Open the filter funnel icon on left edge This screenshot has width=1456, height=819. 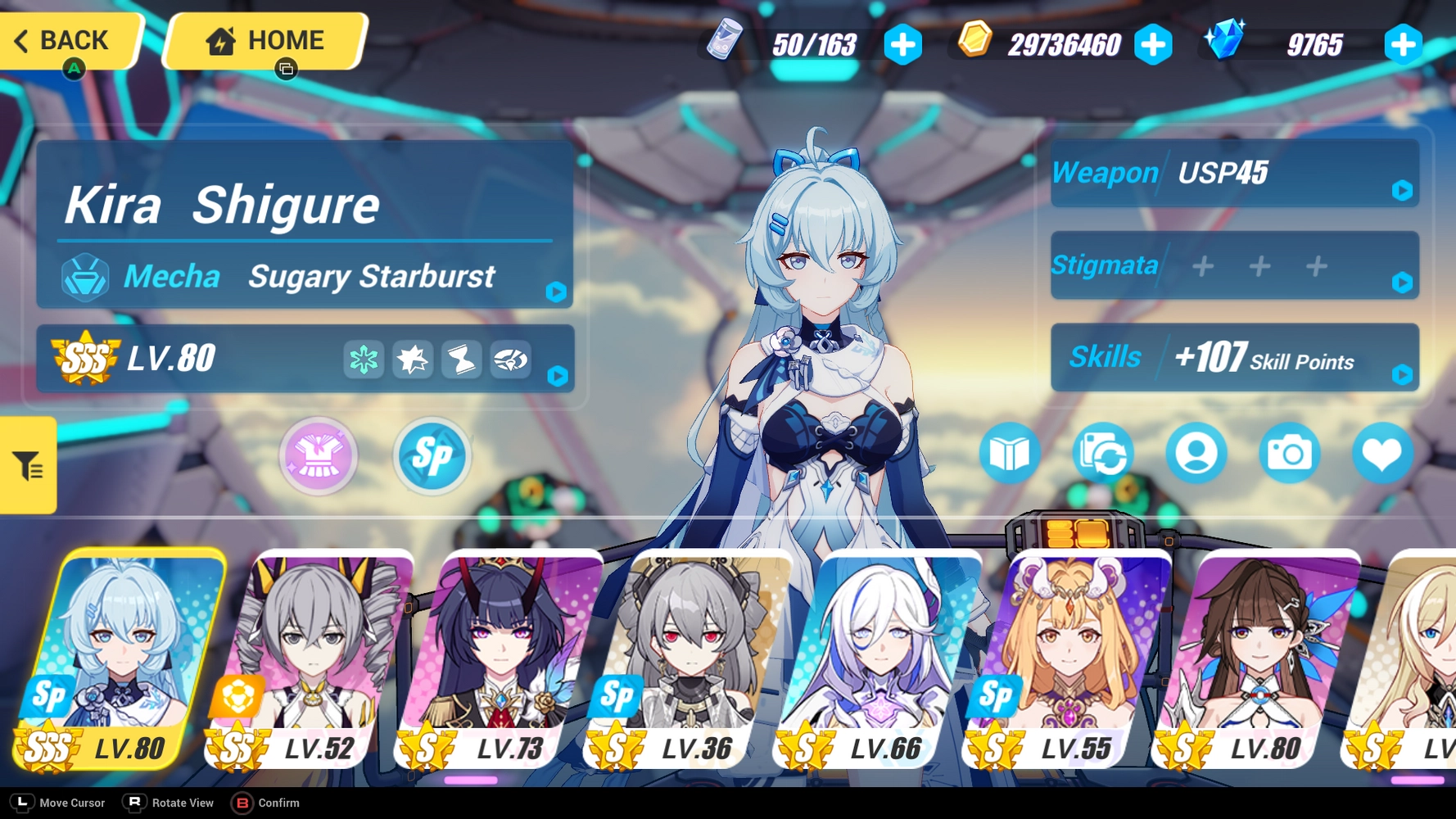[27, 465]
